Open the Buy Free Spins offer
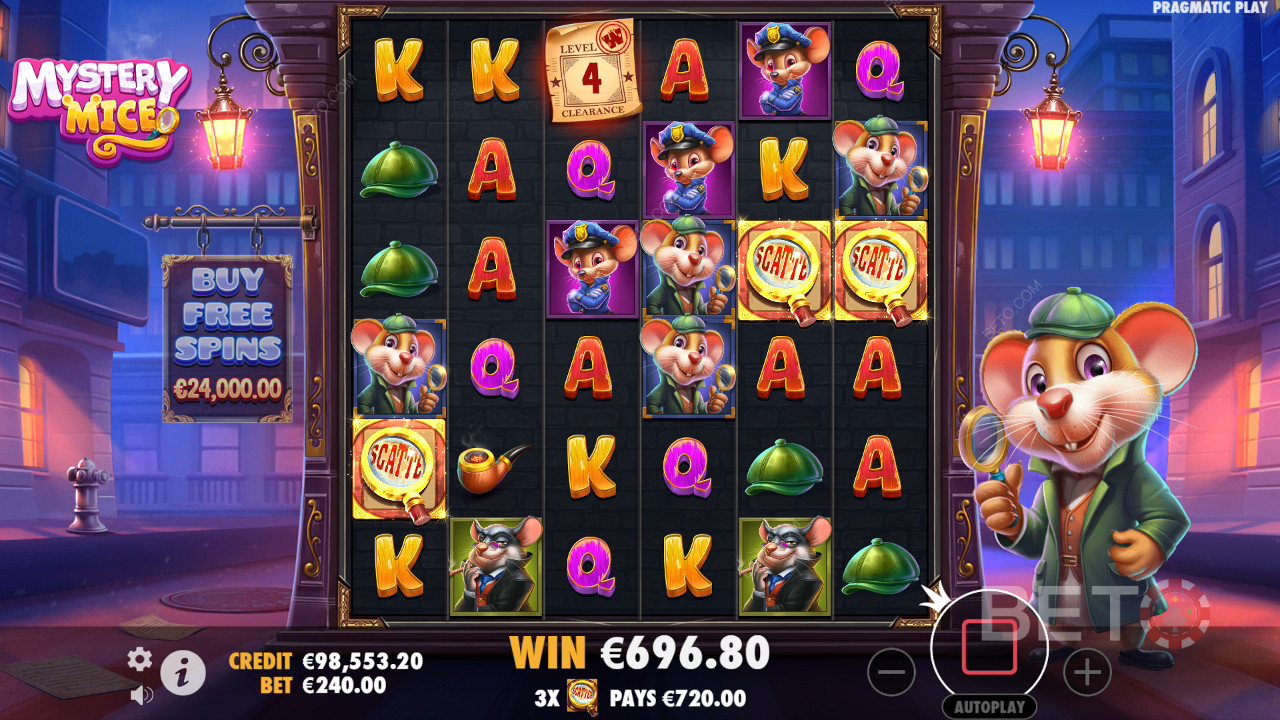 pos(227,336)
